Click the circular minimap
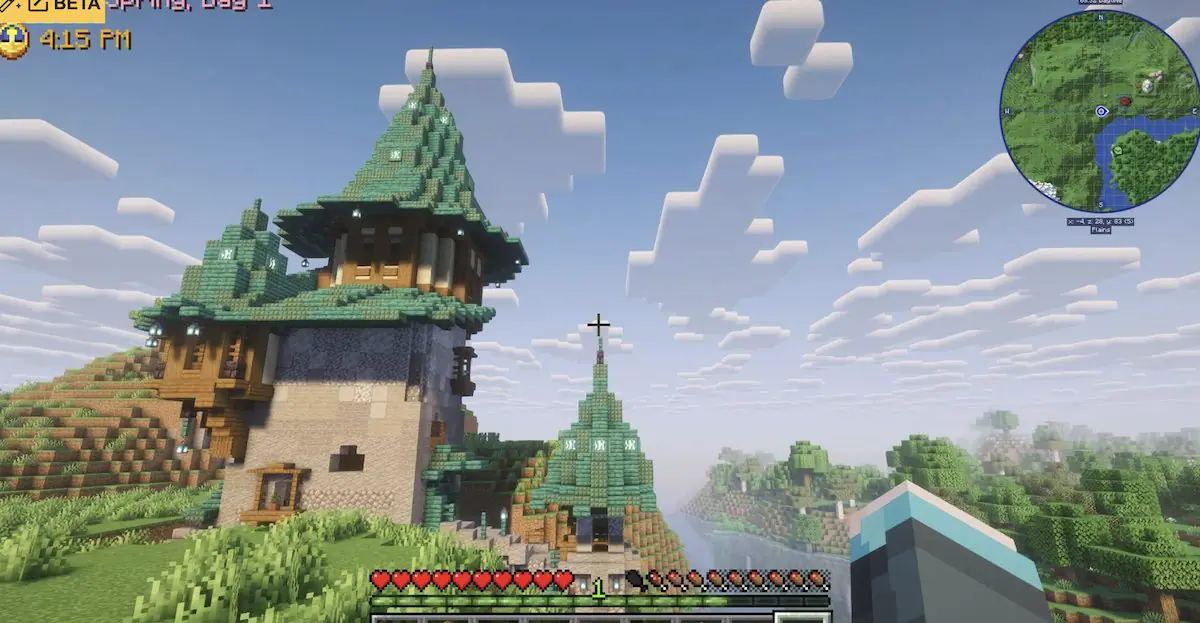1200x623 pixels. coord(1100,111)
